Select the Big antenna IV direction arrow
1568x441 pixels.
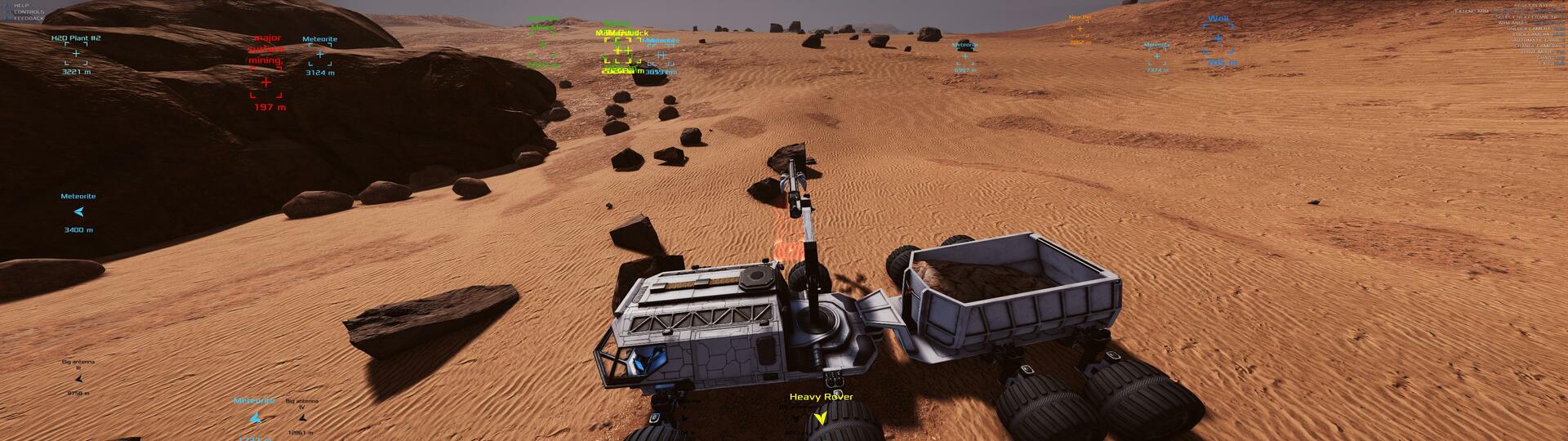point(301,418)
